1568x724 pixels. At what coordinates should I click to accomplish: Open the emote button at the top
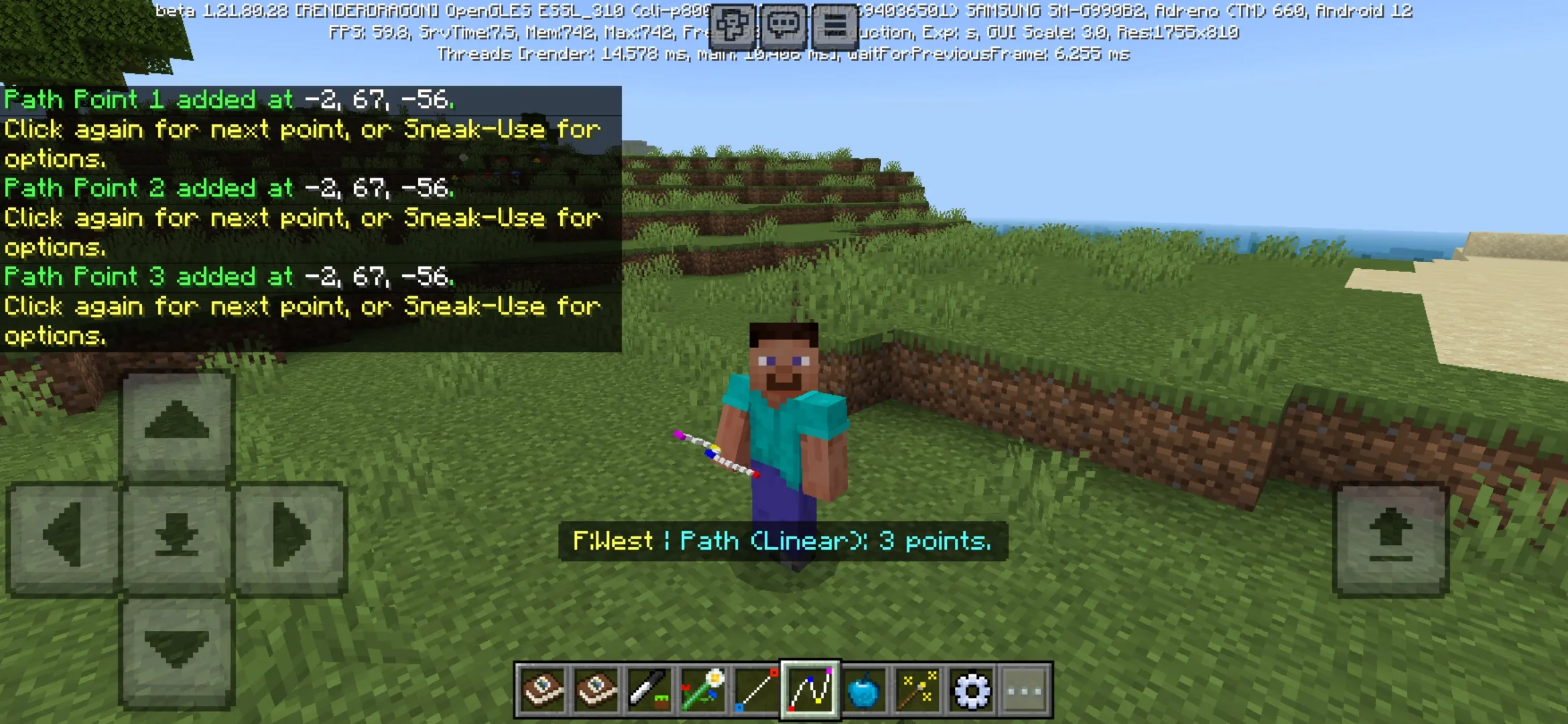(732, 27)
